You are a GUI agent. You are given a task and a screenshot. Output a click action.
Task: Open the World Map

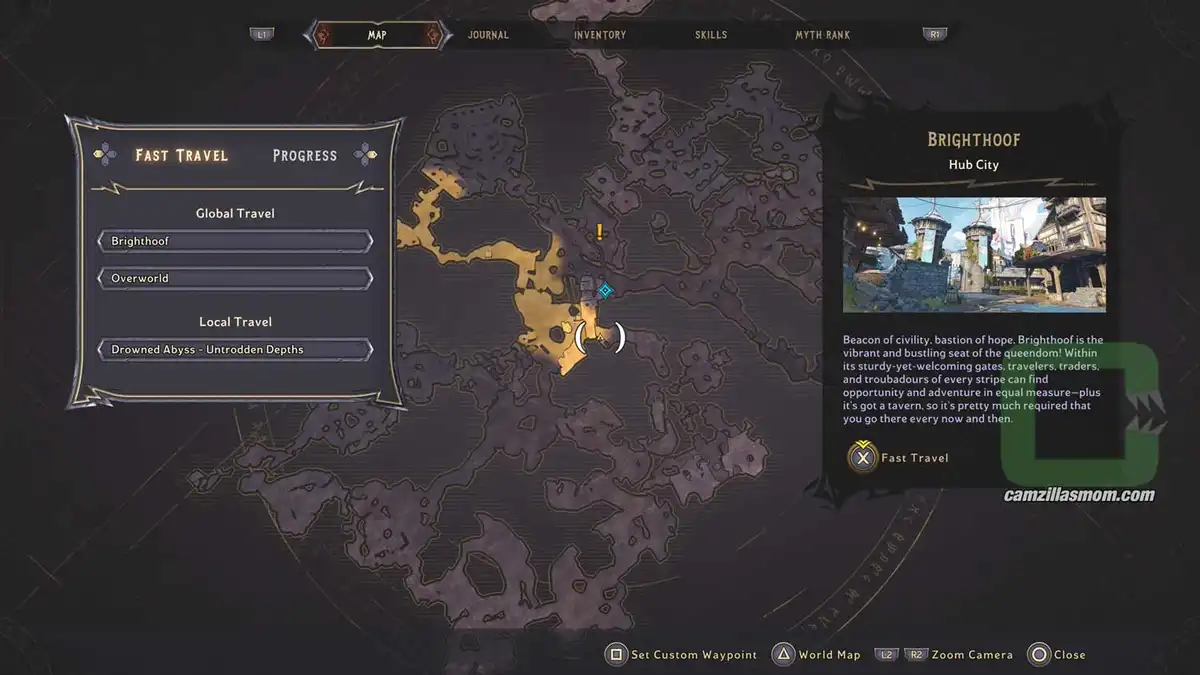click(x=817, y=655)
